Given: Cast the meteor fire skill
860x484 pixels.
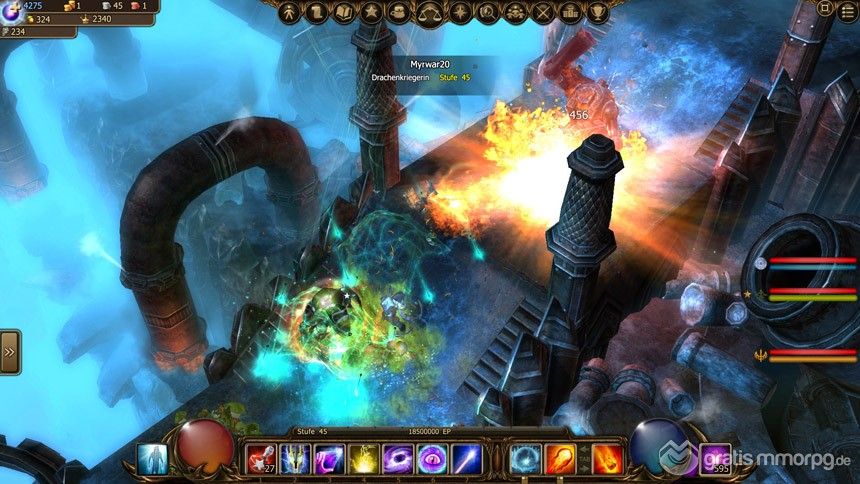Looking at the screenshot, I should pos(609,459).
